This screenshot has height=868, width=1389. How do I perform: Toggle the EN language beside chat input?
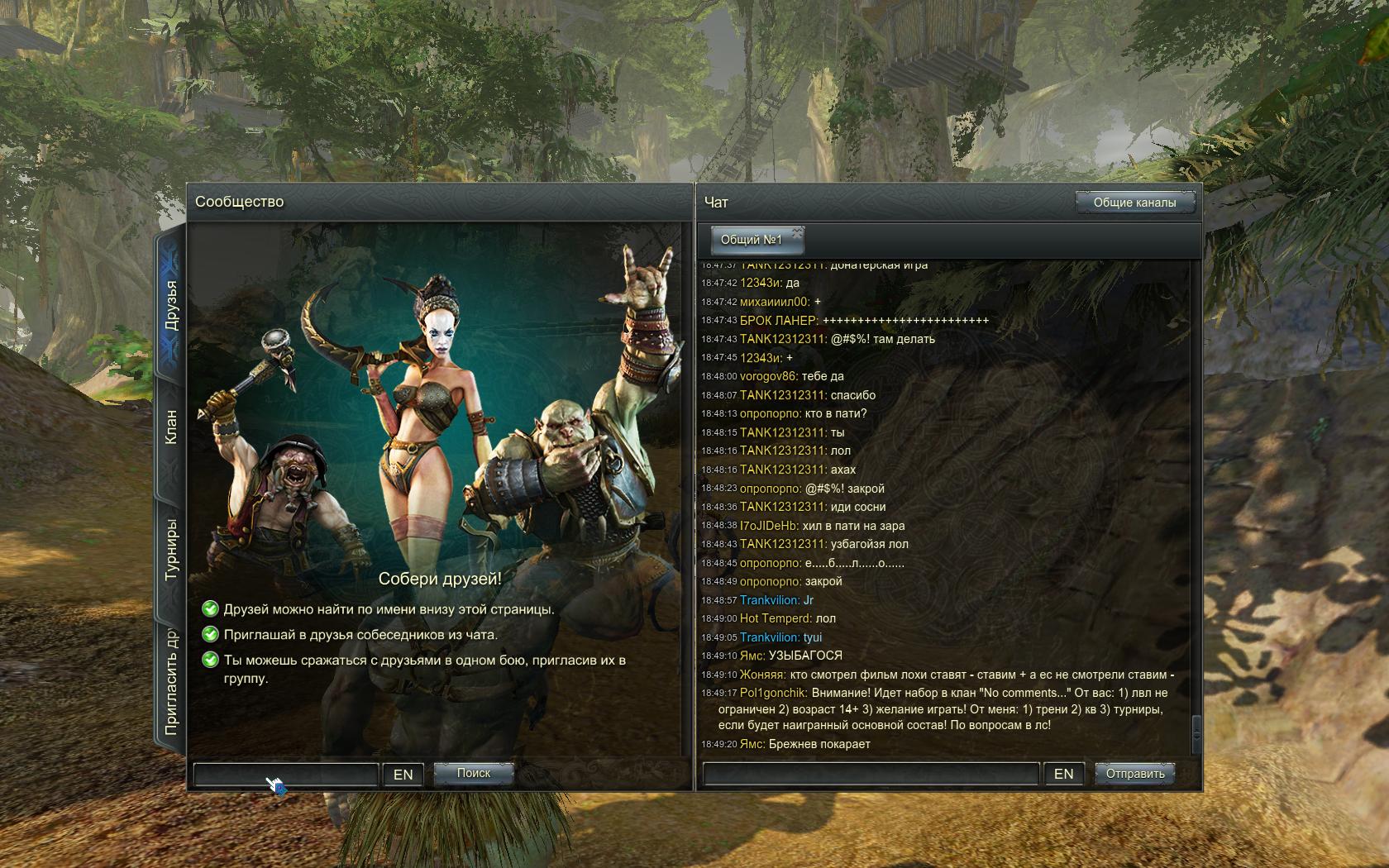1063,774
